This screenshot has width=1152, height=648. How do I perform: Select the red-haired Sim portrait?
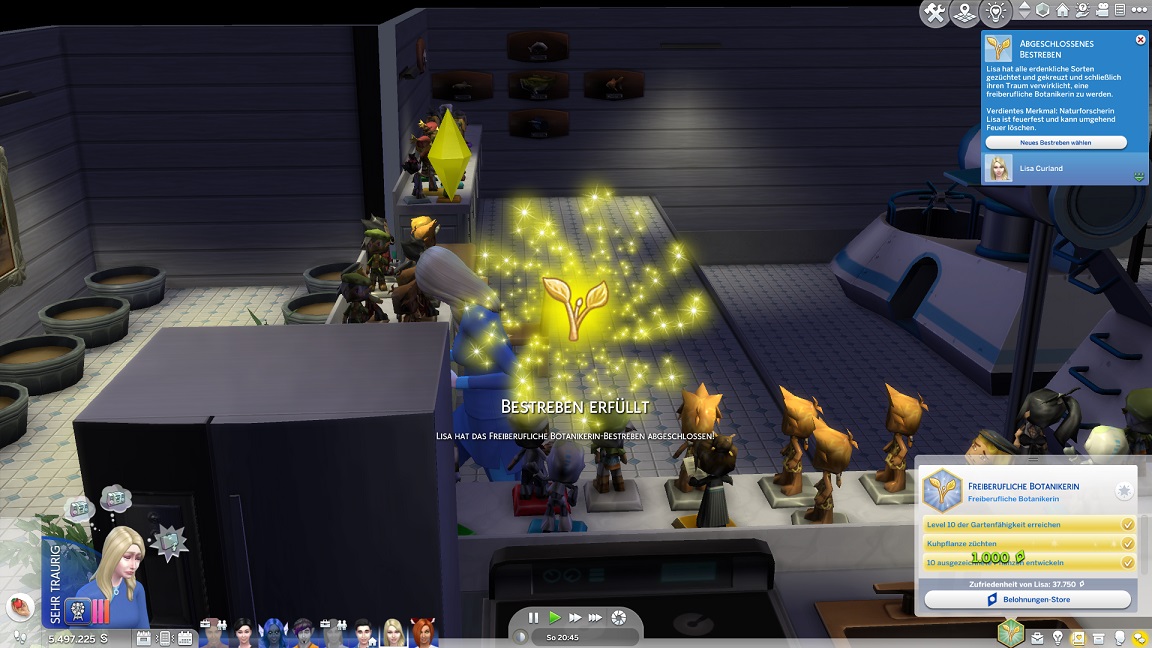click(x=423, y=633)
